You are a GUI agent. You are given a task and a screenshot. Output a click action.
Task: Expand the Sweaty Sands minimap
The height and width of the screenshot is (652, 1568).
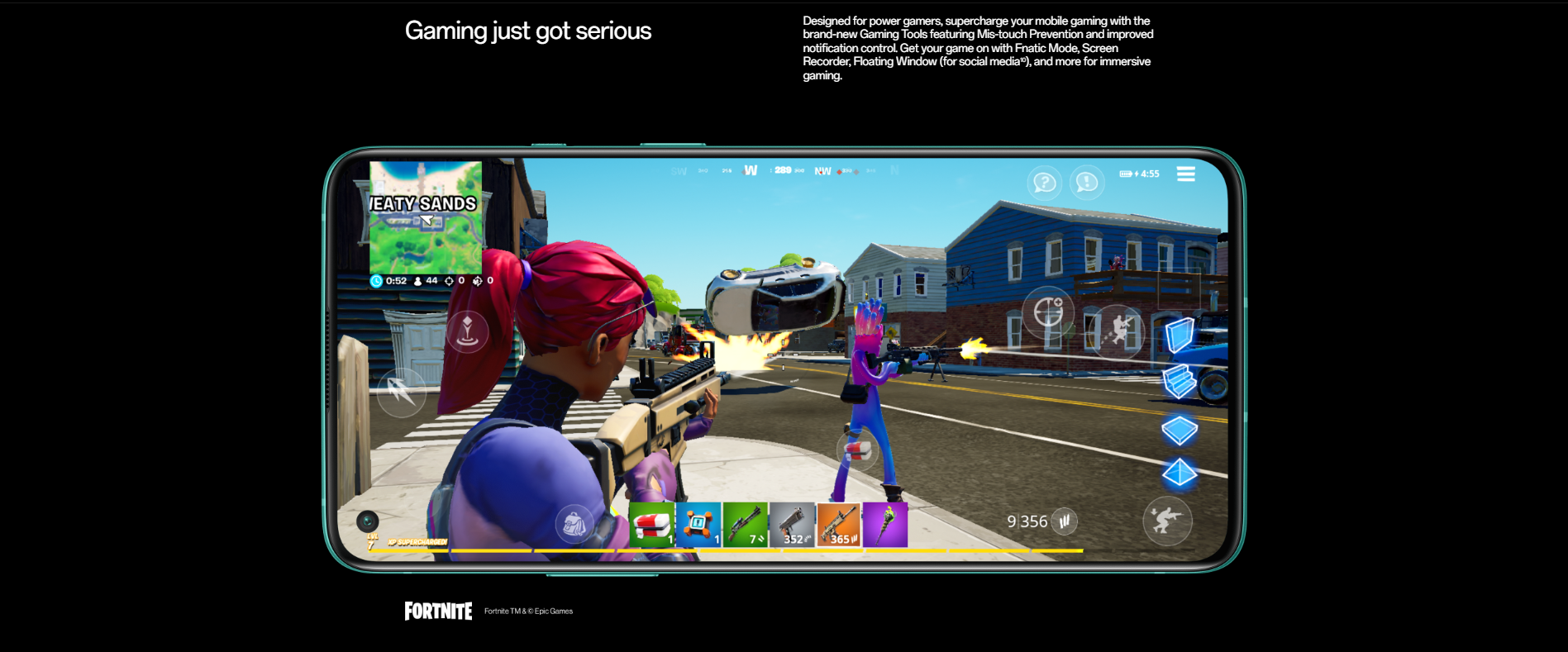click(425, 217)
